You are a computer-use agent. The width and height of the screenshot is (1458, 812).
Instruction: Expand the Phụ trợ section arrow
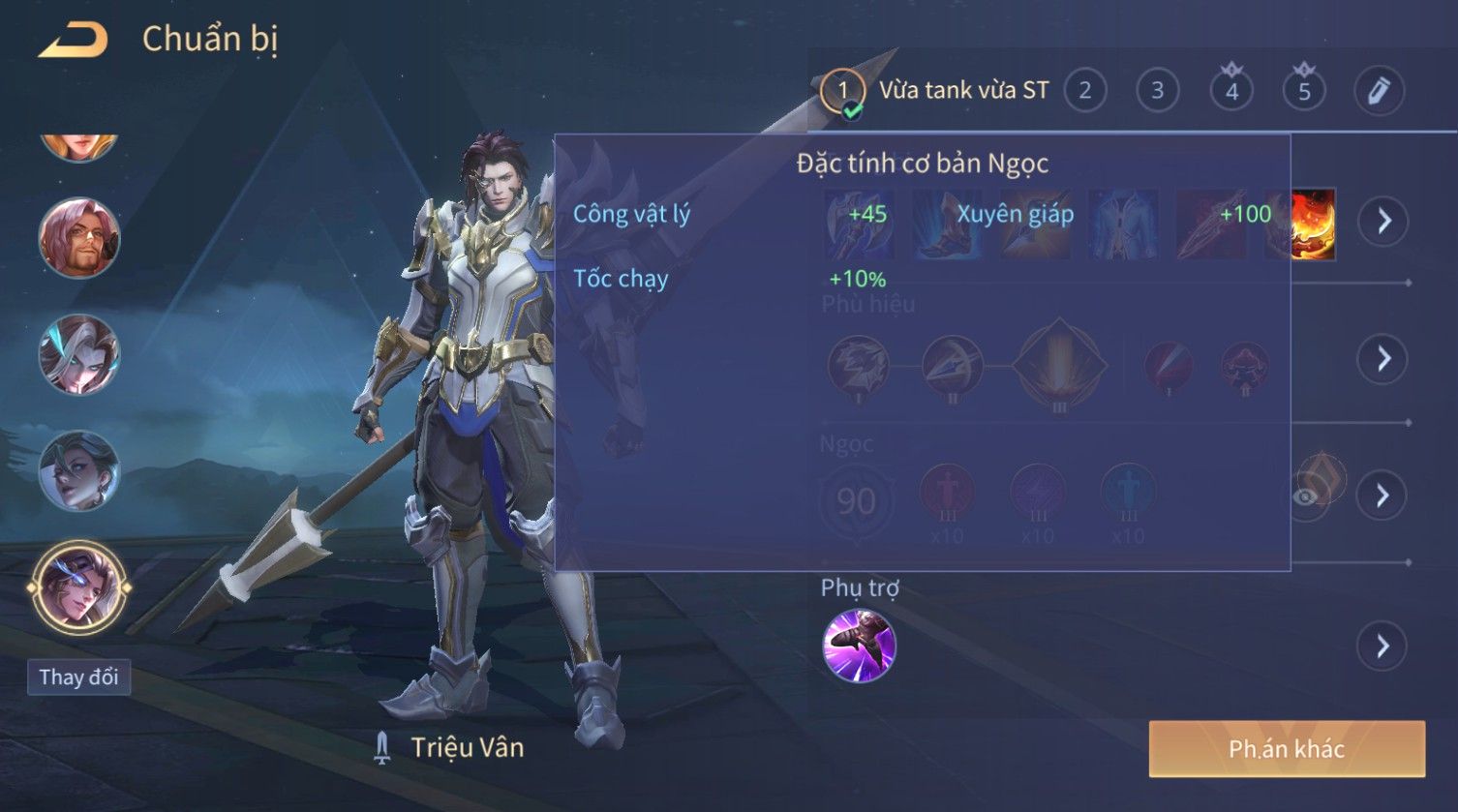tap(1383, 646)
